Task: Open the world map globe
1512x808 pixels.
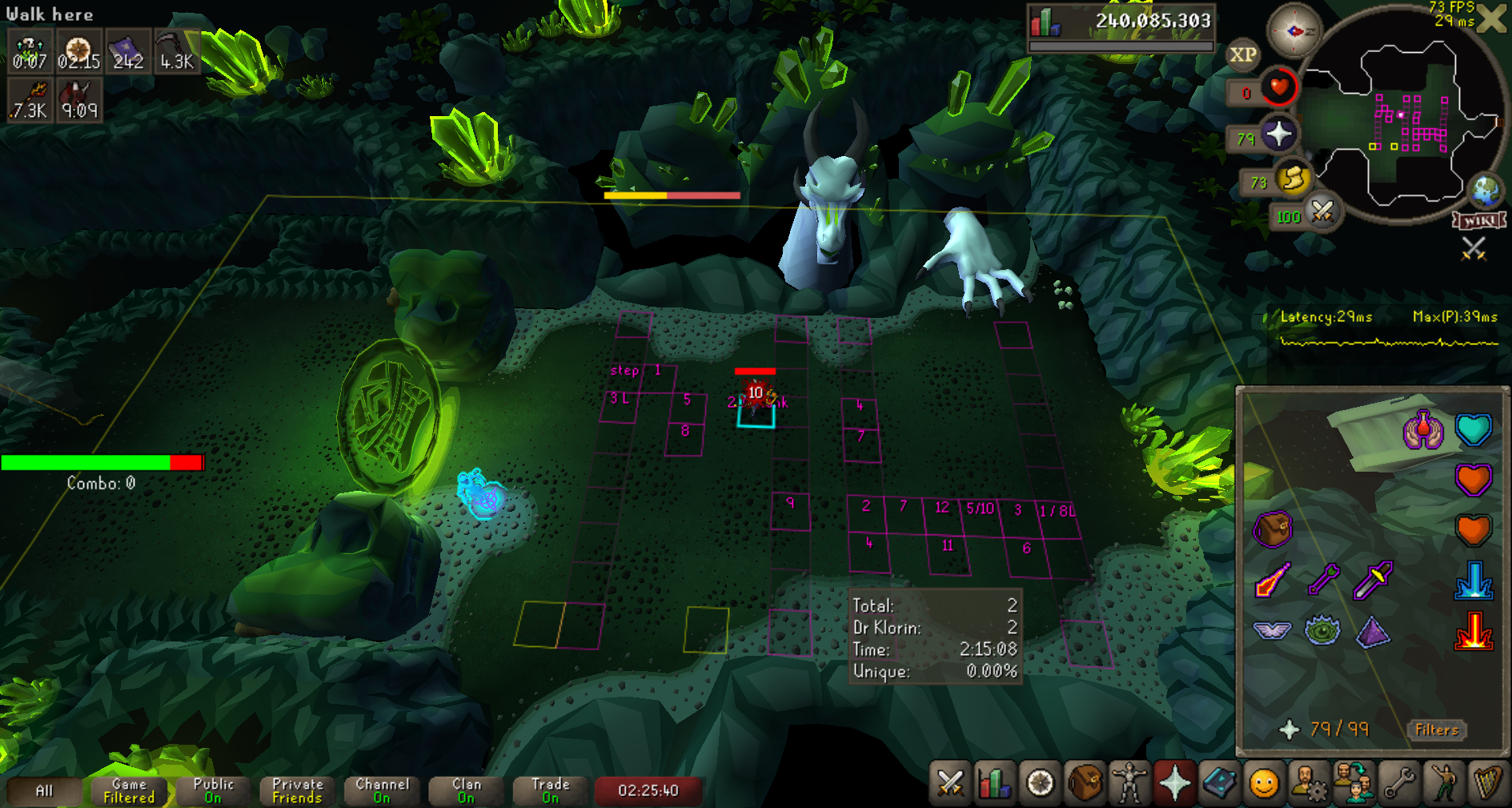Action: pyautogui.click(x=1486, y=190)
